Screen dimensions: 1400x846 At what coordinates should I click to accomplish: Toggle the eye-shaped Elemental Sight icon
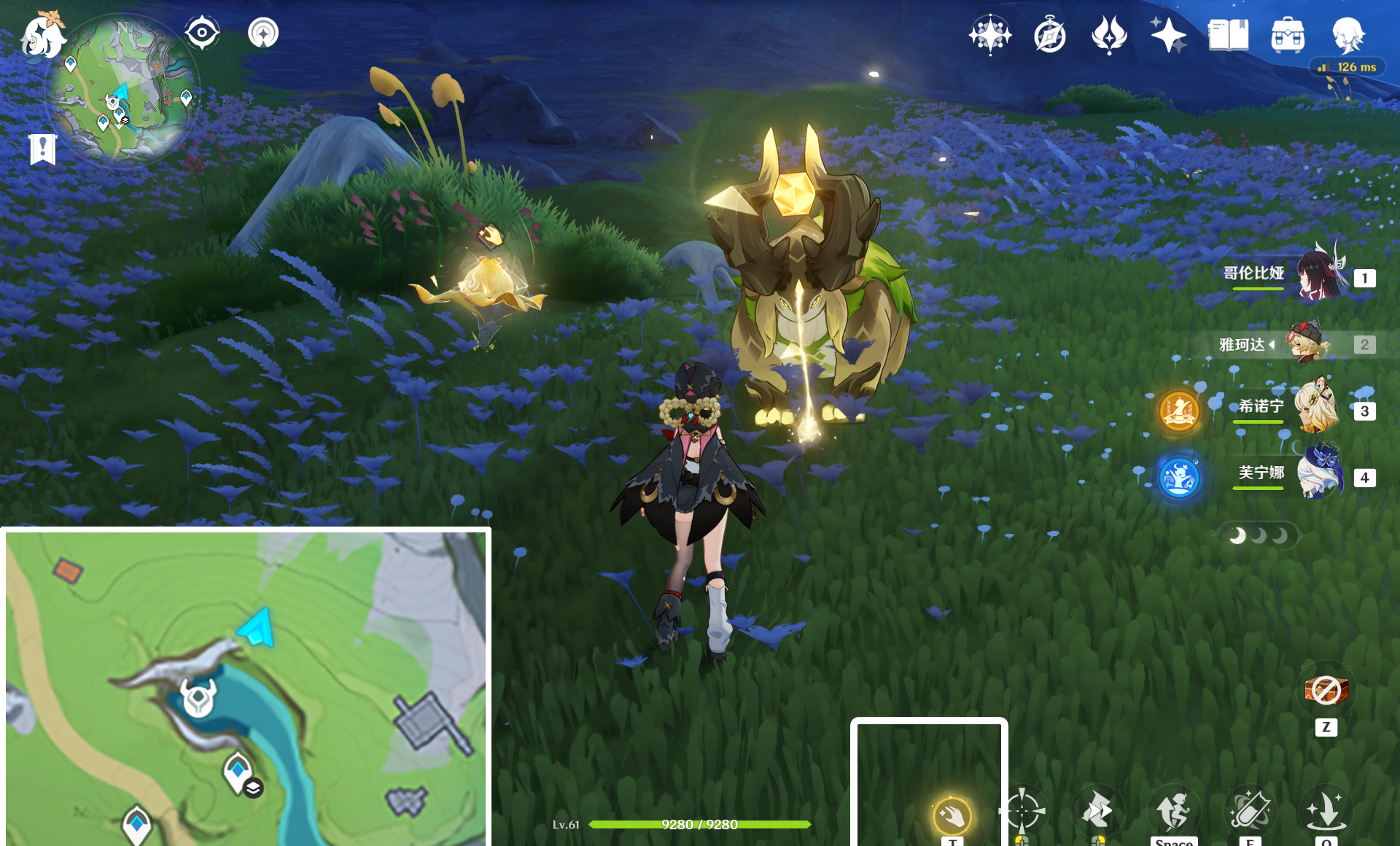coord(202,33)
